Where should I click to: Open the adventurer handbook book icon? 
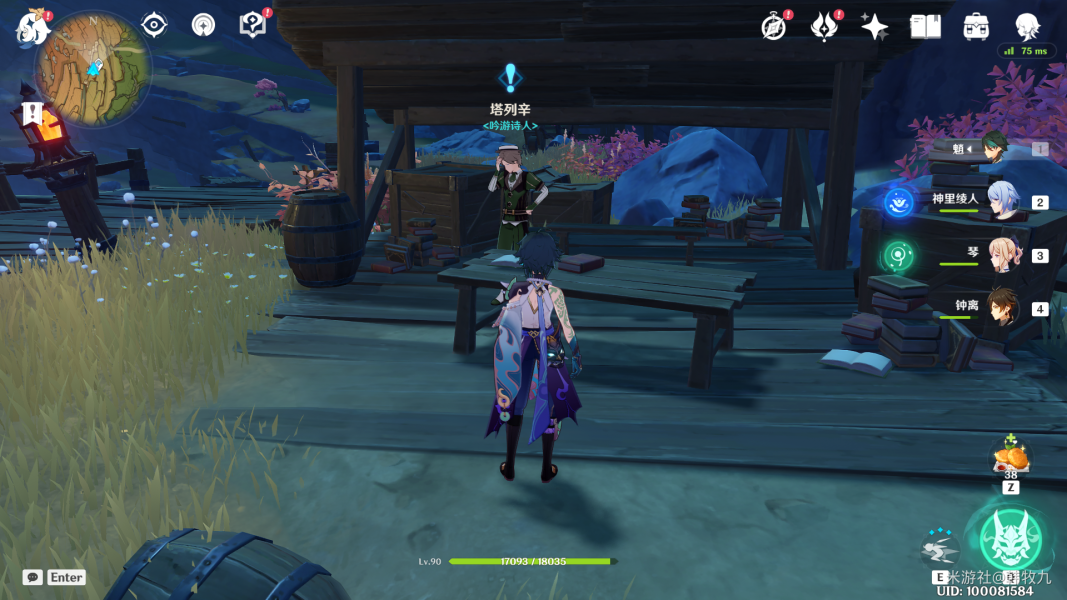point(925,27)
